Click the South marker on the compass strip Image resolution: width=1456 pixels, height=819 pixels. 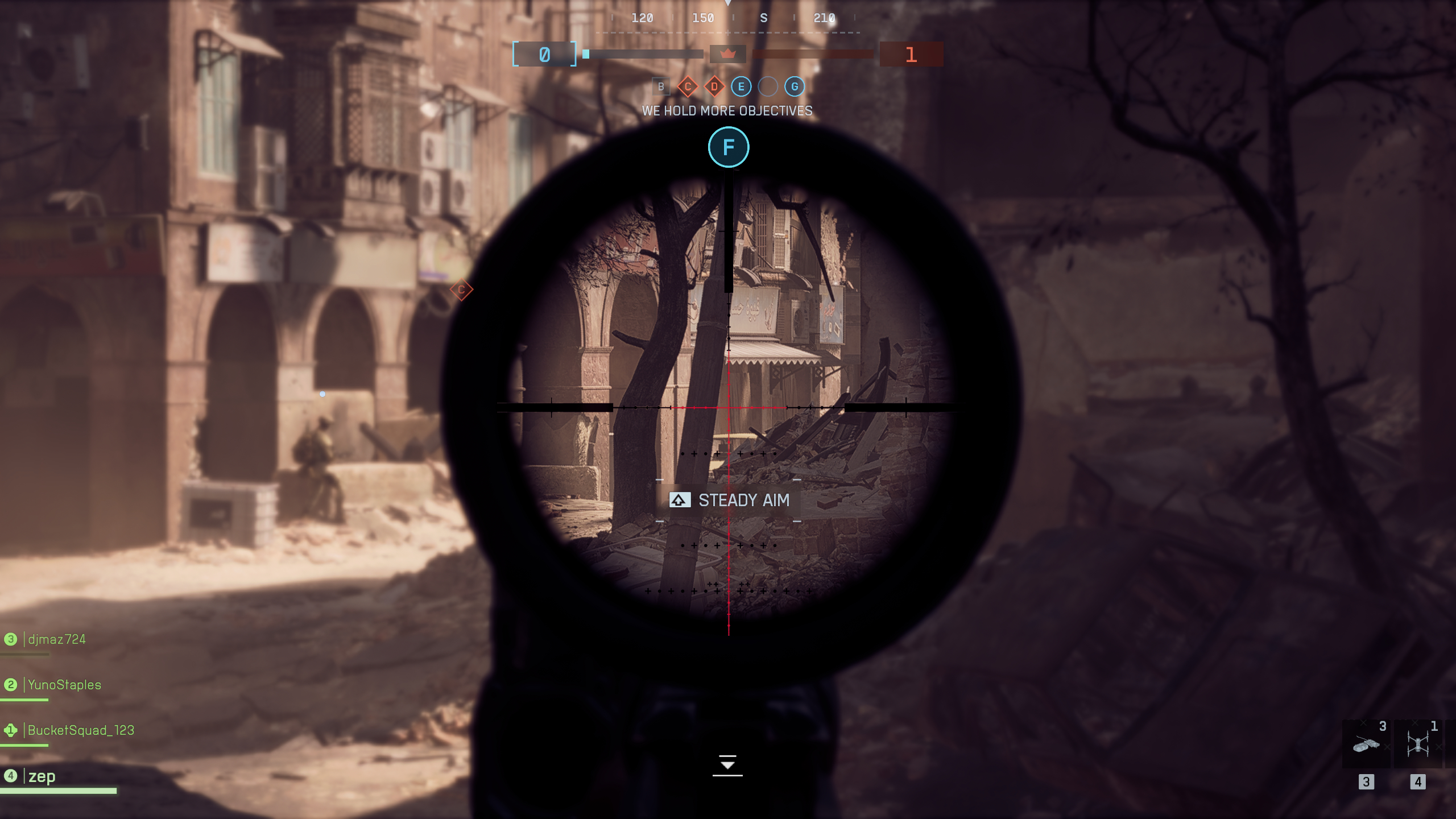coord(763,18)
